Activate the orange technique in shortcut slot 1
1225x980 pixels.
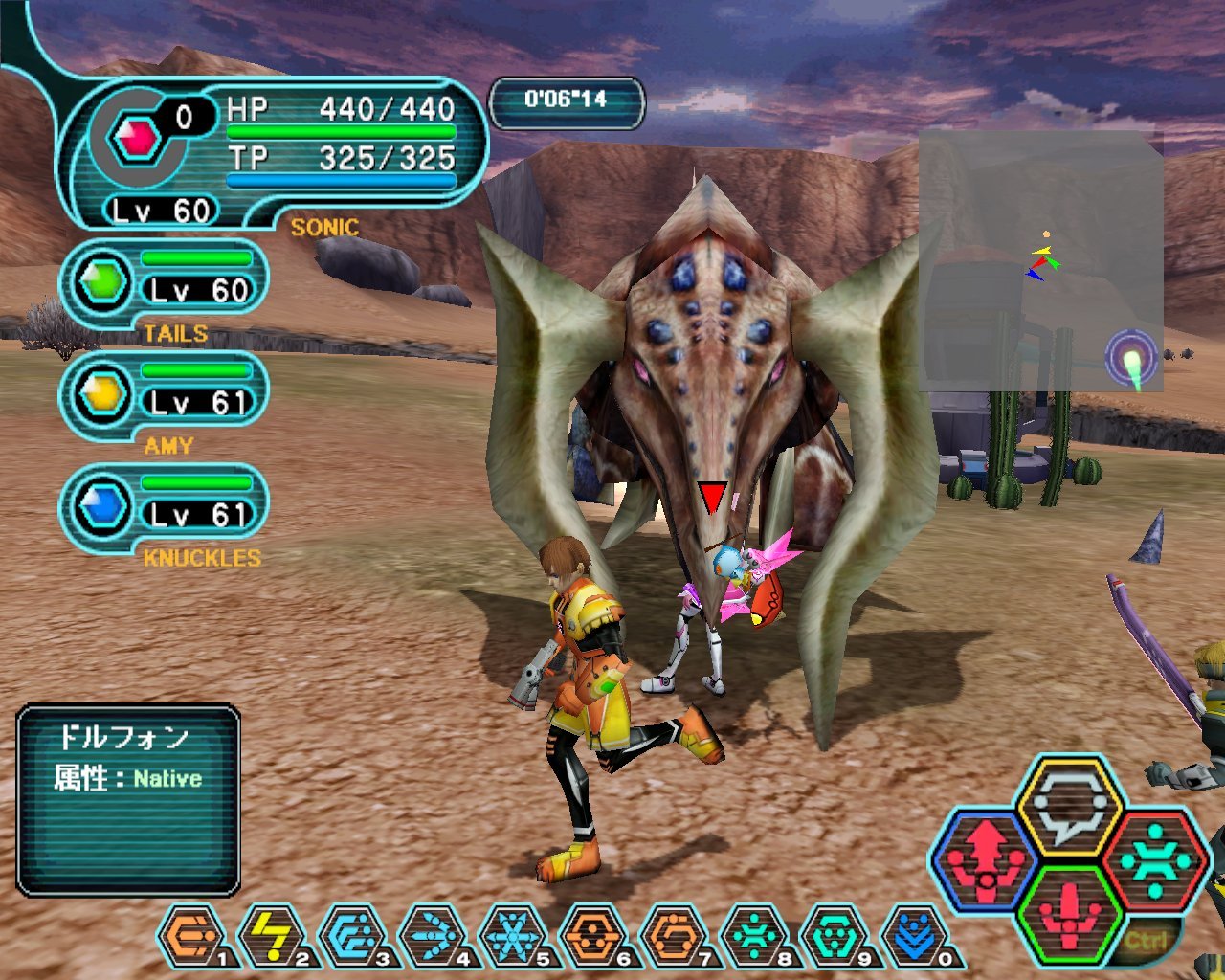point(190,936)
